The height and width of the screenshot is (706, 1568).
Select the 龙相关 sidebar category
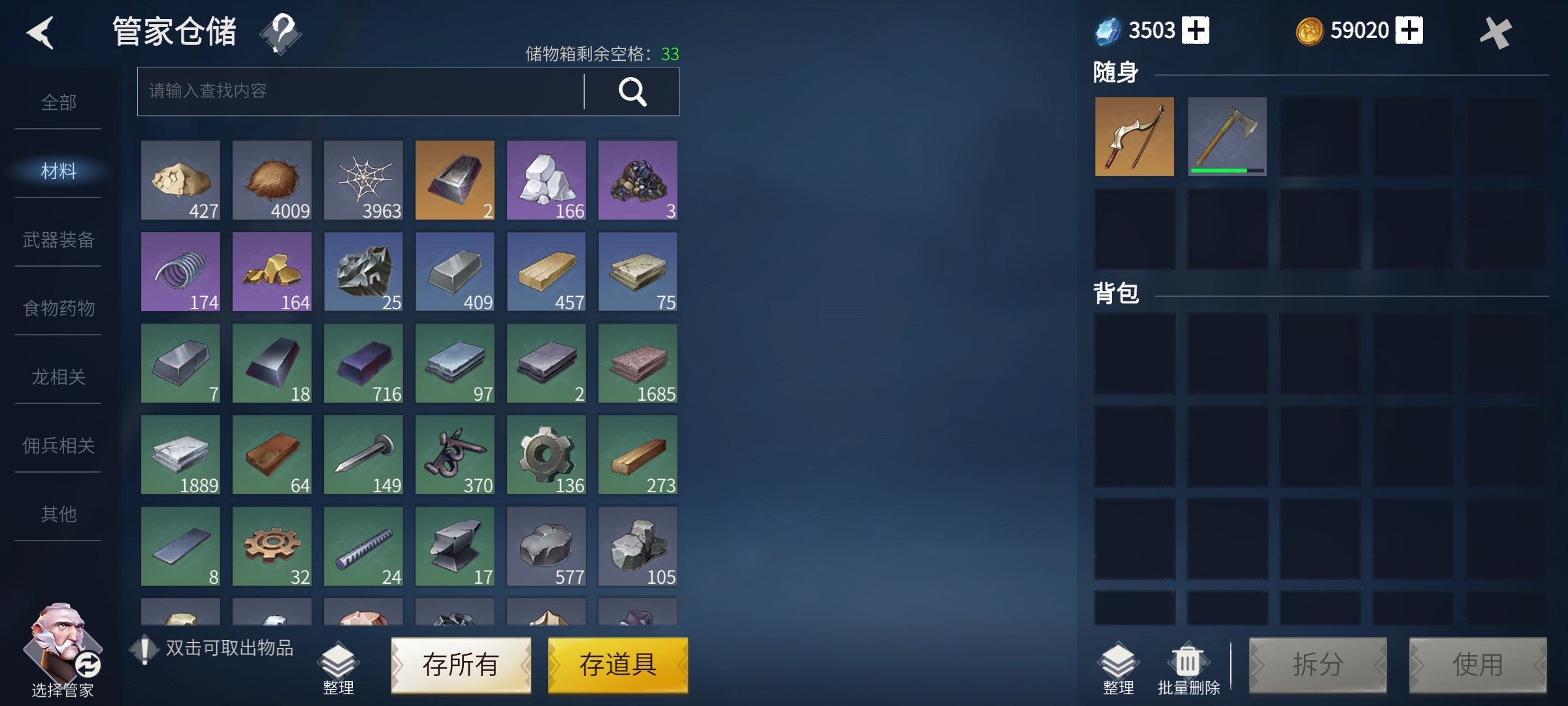[57, 377]
